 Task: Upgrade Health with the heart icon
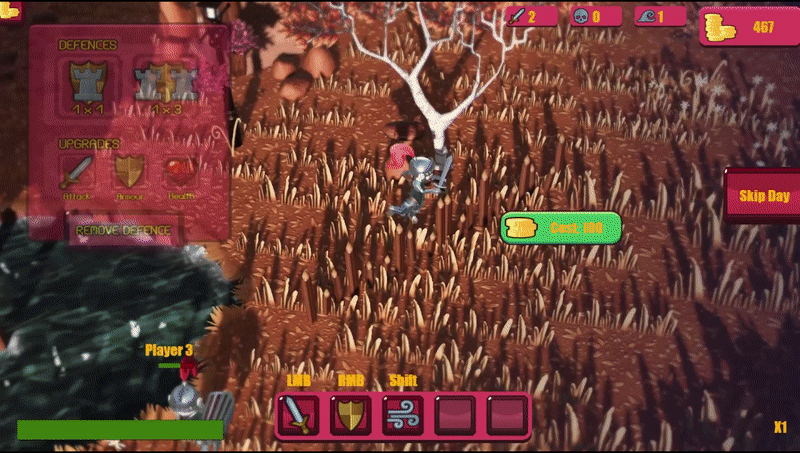pos(181,172)
